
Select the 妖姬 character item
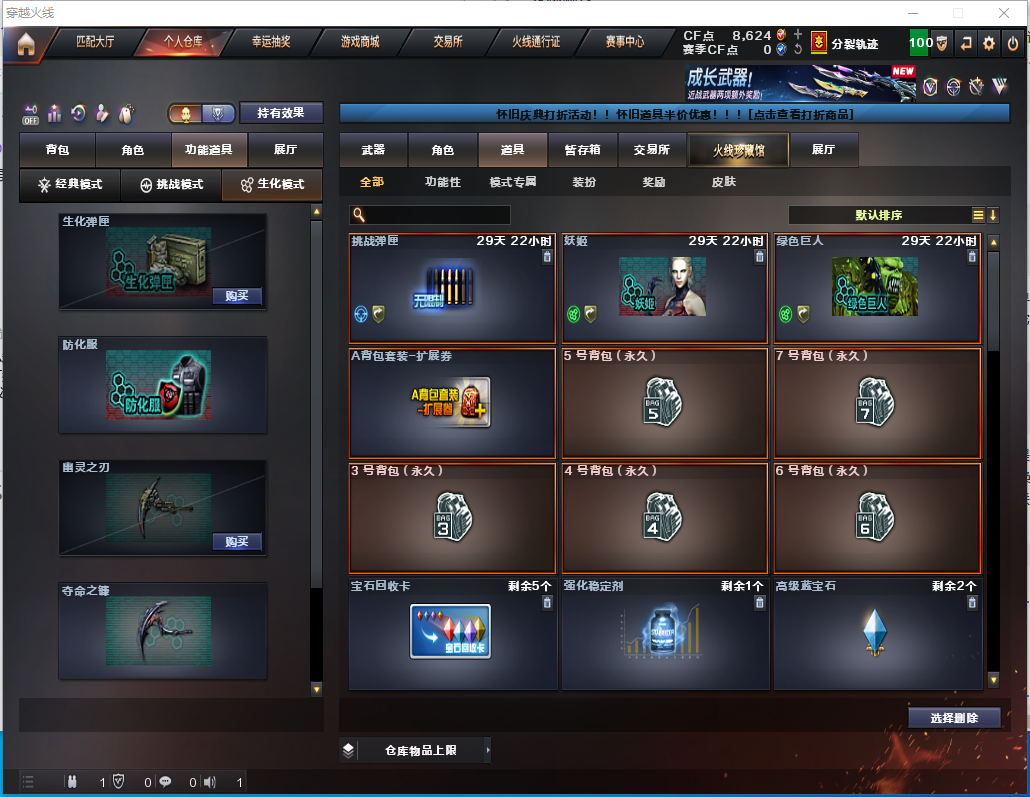pos(665,290)
